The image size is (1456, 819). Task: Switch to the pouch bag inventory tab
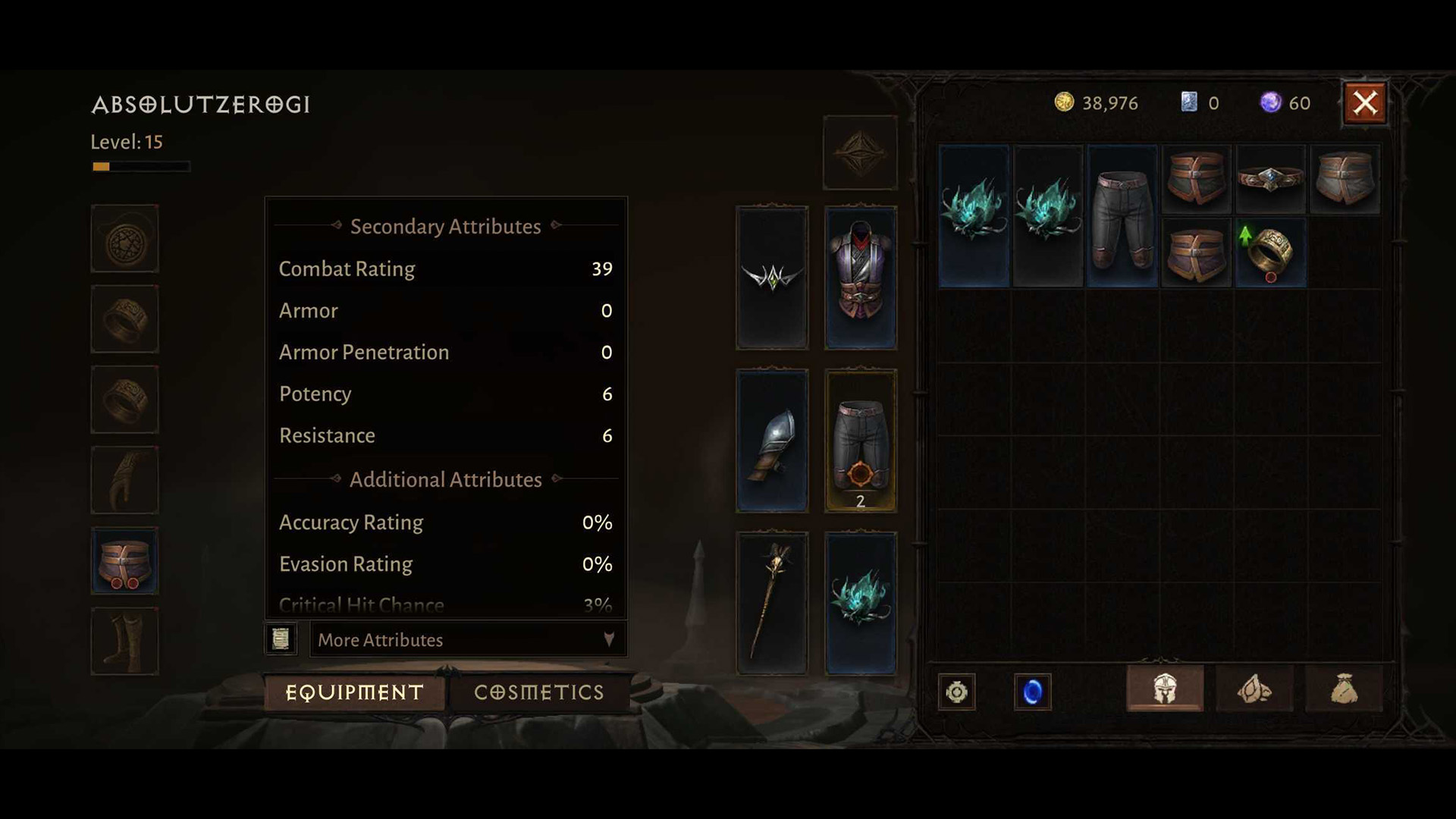(x=1344, y=689)
